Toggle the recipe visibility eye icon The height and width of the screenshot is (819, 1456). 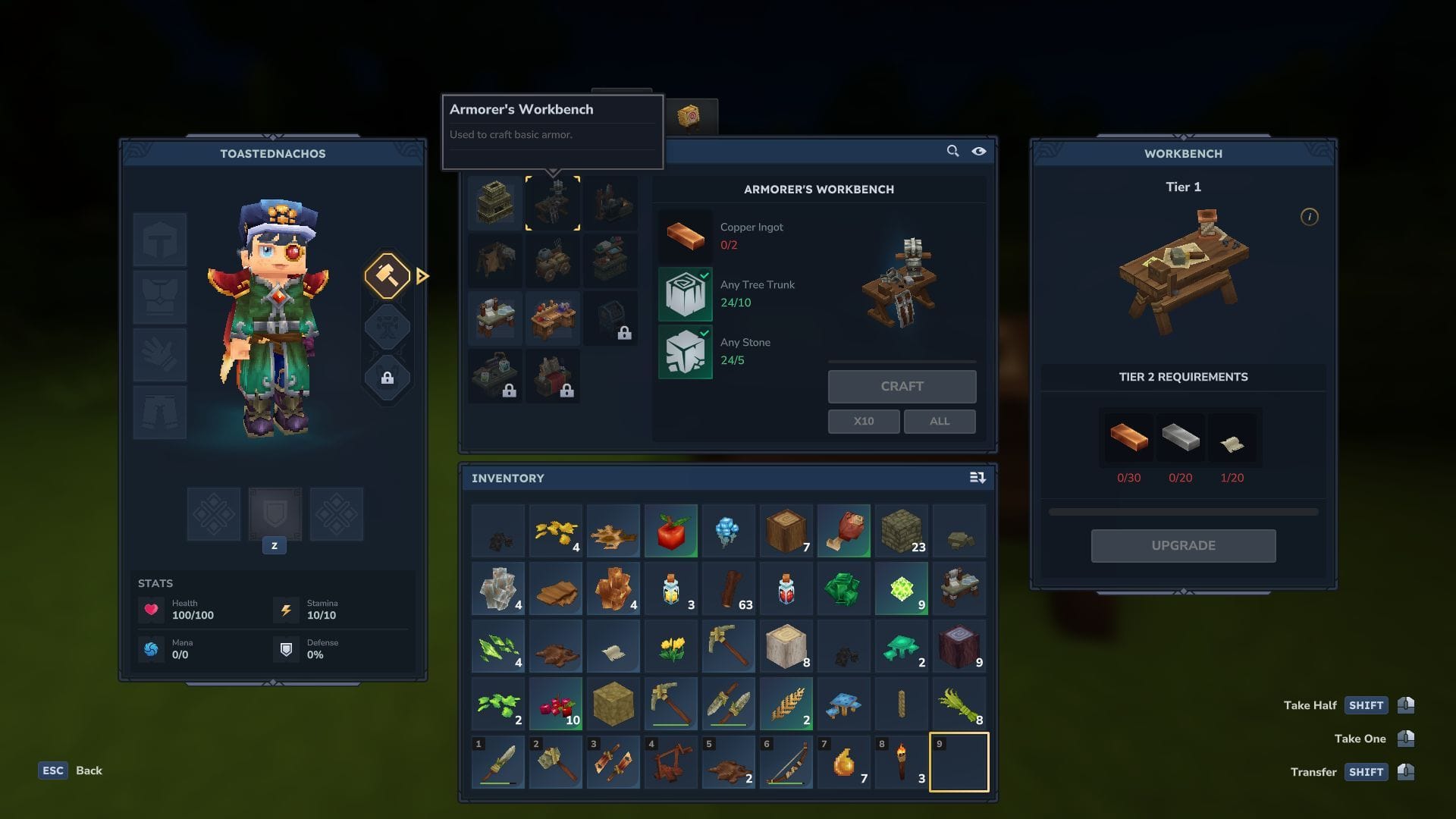pos(979,151)
